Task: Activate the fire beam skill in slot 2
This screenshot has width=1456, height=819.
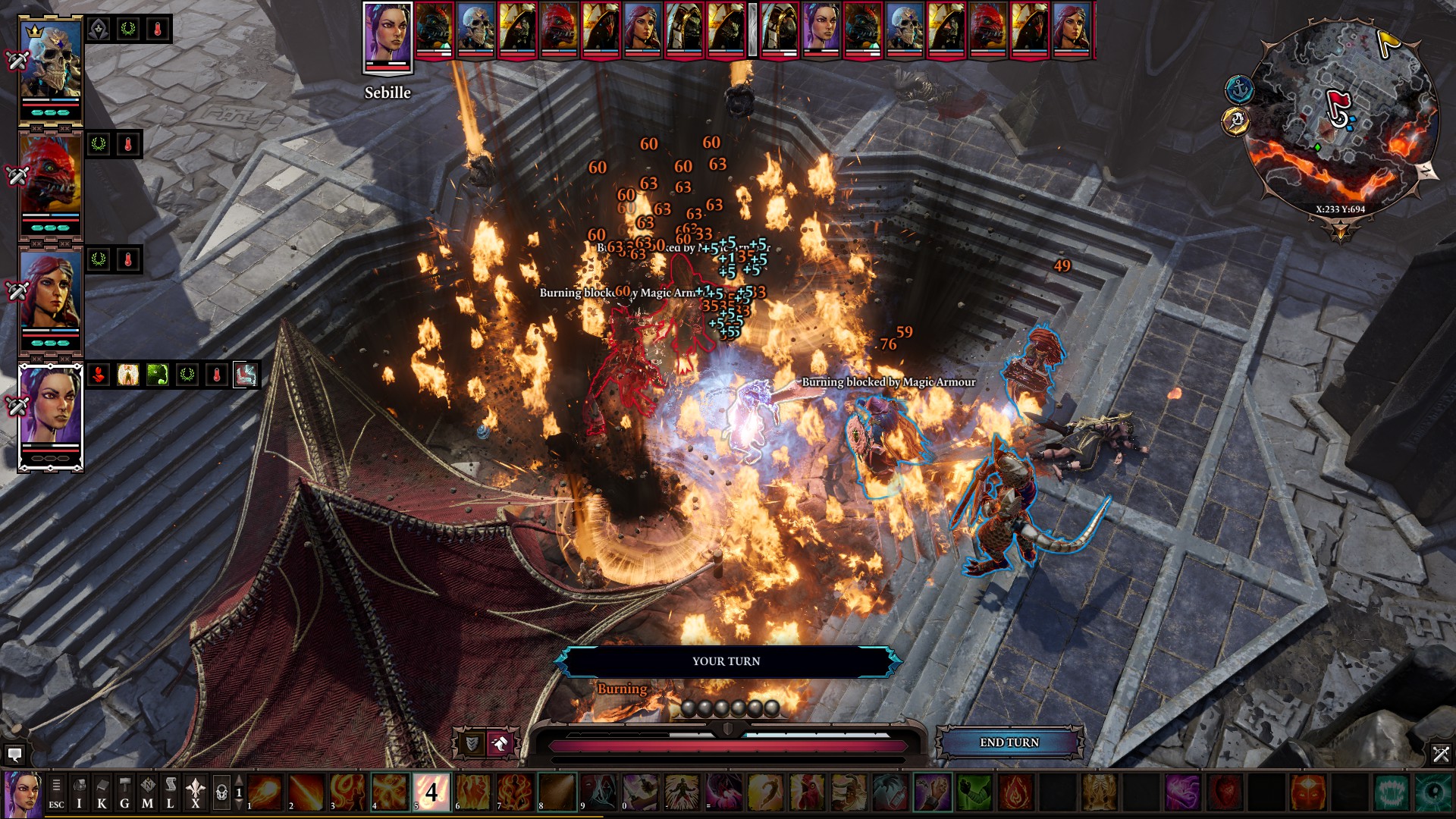Action: coord(306,792)
